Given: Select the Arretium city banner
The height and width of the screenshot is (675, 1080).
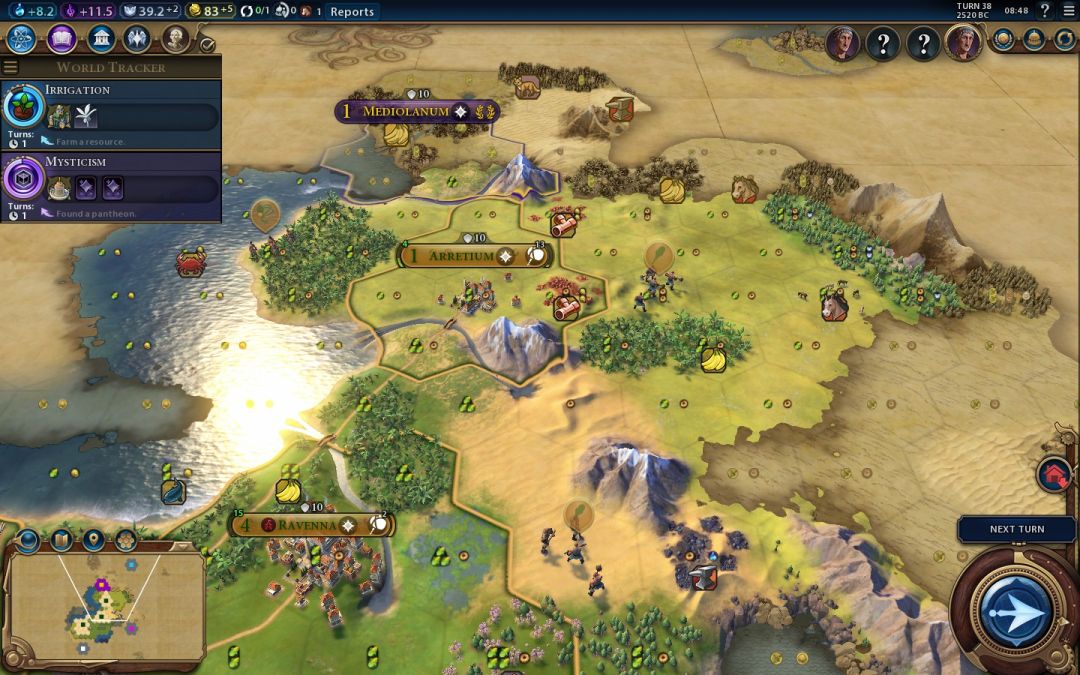Looking at the screenshot, I should (461, 256).
